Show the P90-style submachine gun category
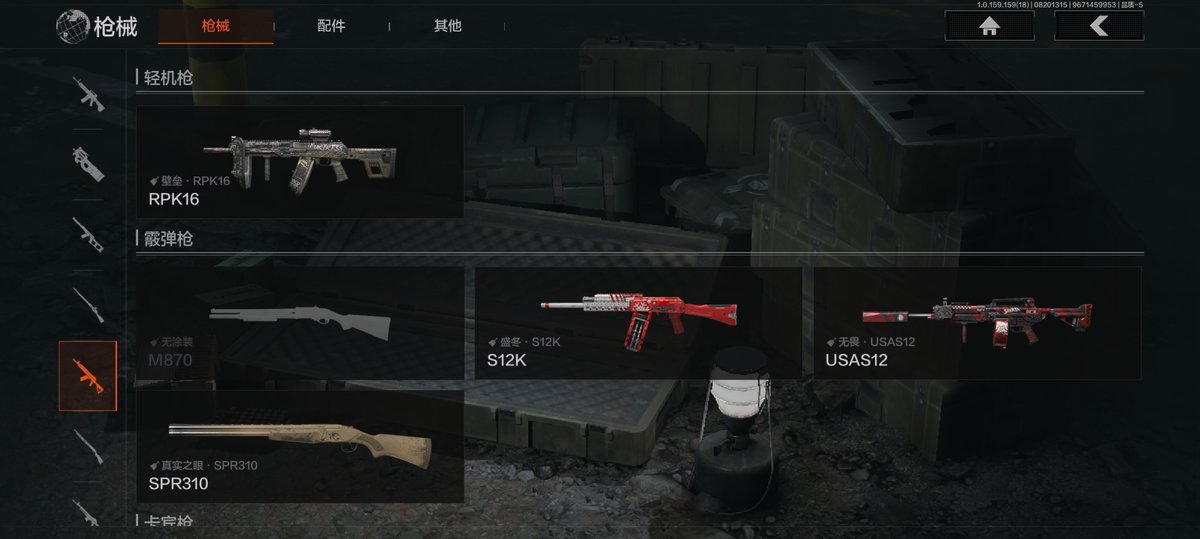Screen dimensions: 1200x539 (x=88, y=161)
